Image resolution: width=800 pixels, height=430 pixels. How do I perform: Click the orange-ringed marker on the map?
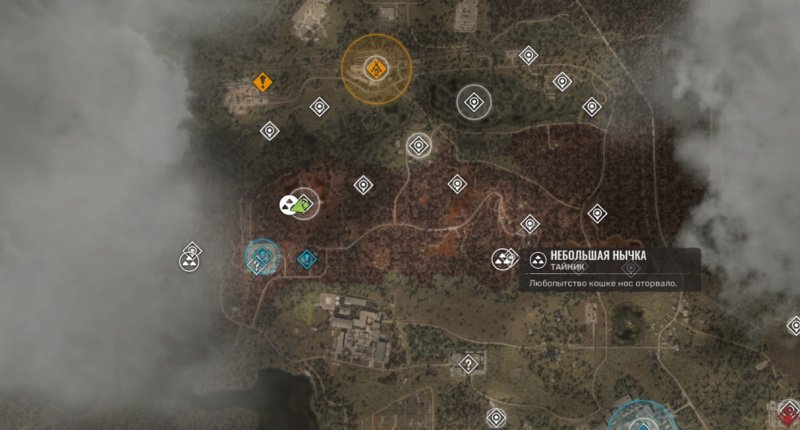[x=377, y=68]
